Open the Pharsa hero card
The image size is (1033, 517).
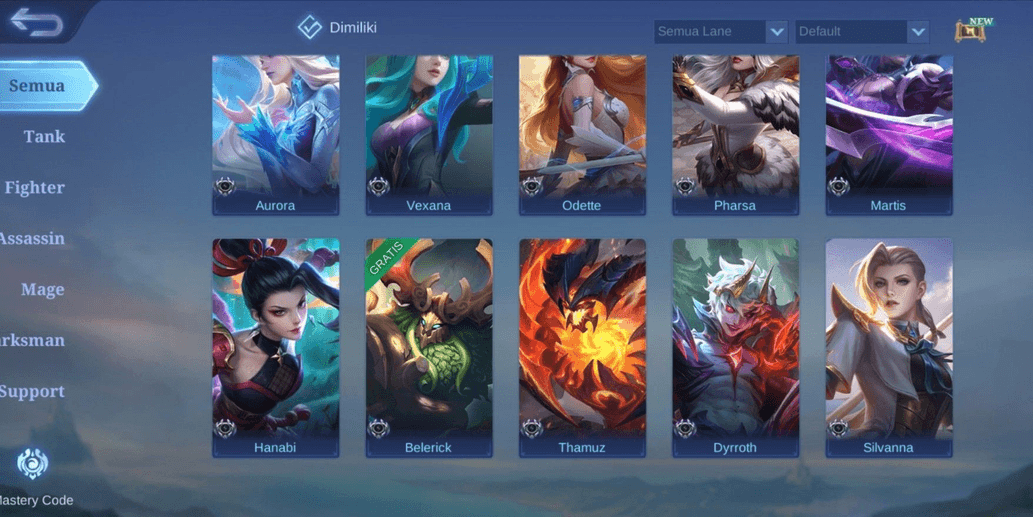click(x=735, y=135)
